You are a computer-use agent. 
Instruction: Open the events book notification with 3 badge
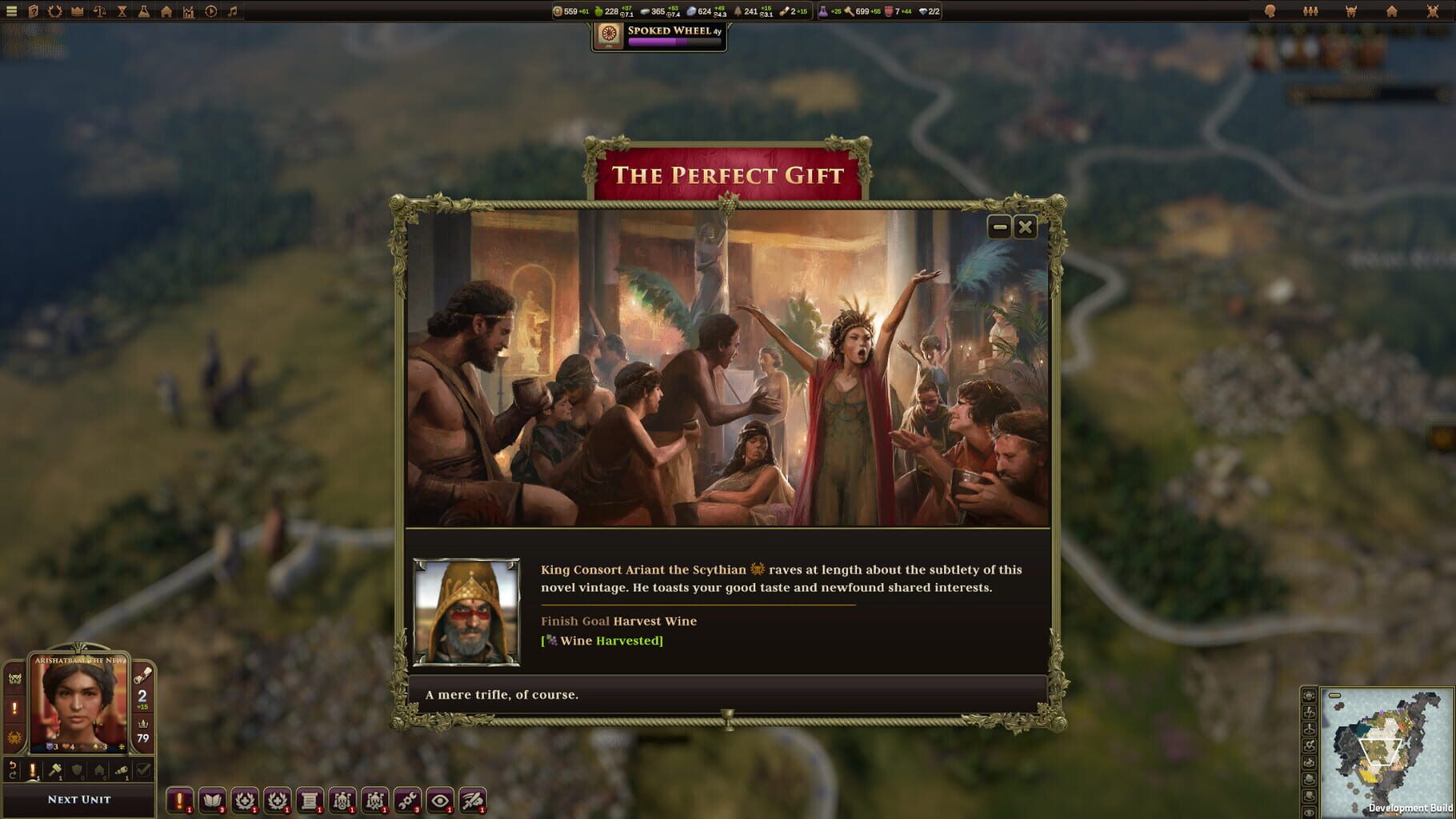tap(211, 800)
